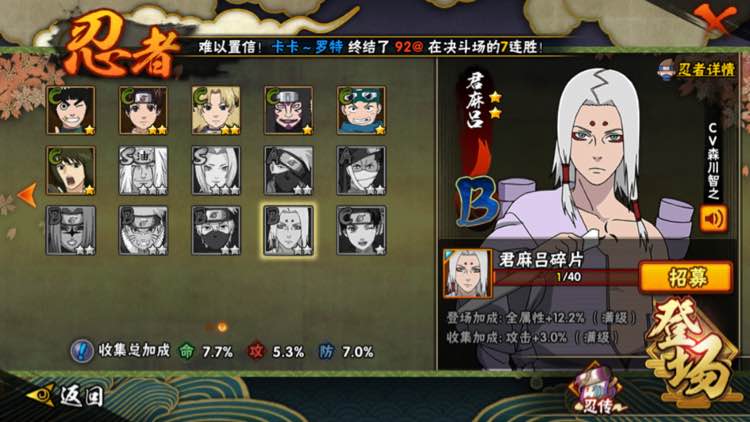
Task: Choose the Choji portrait with blue scarf
Action: [361, 111]
